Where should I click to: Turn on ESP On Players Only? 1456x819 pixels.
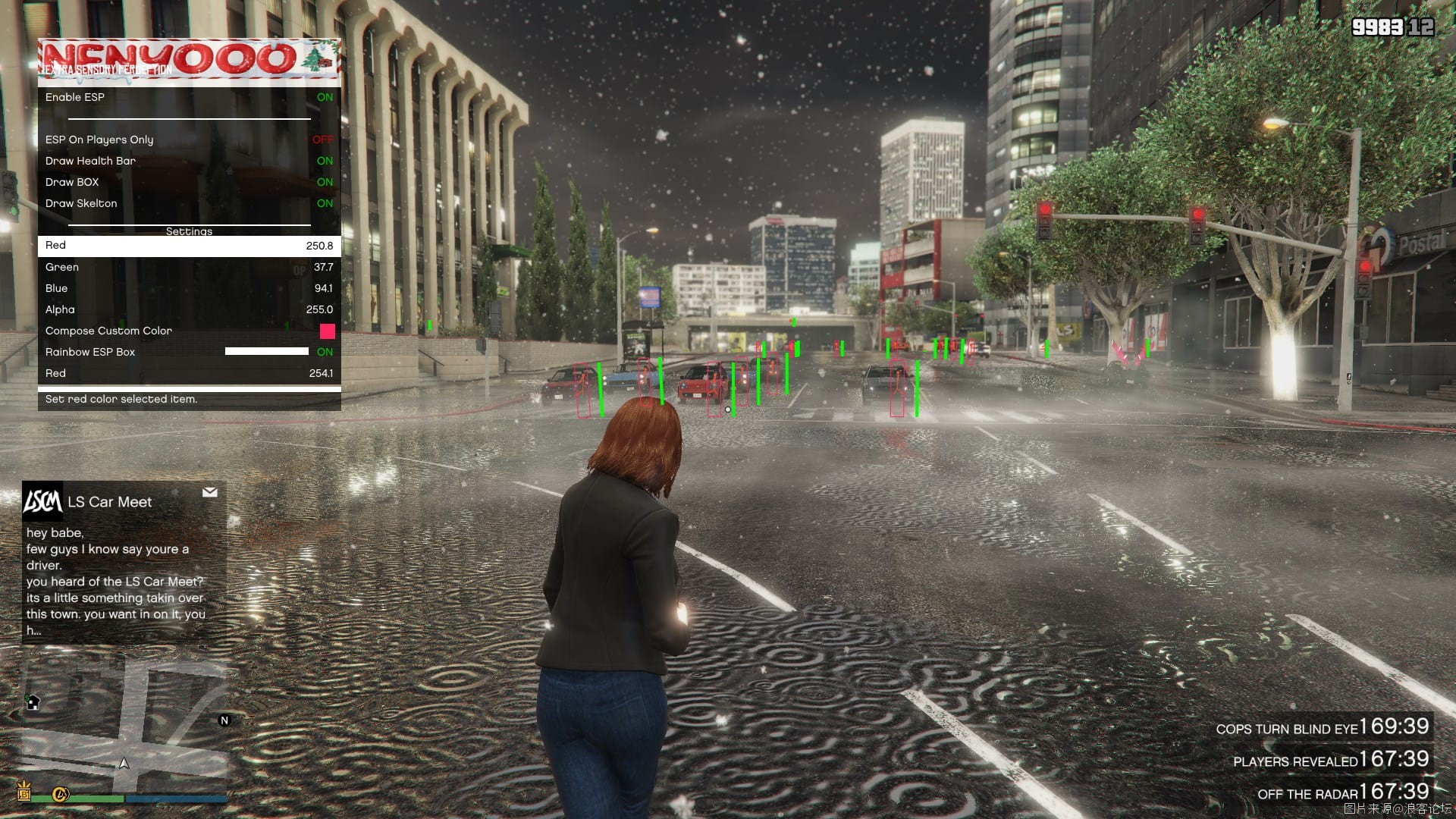click(x=189, y=140)
